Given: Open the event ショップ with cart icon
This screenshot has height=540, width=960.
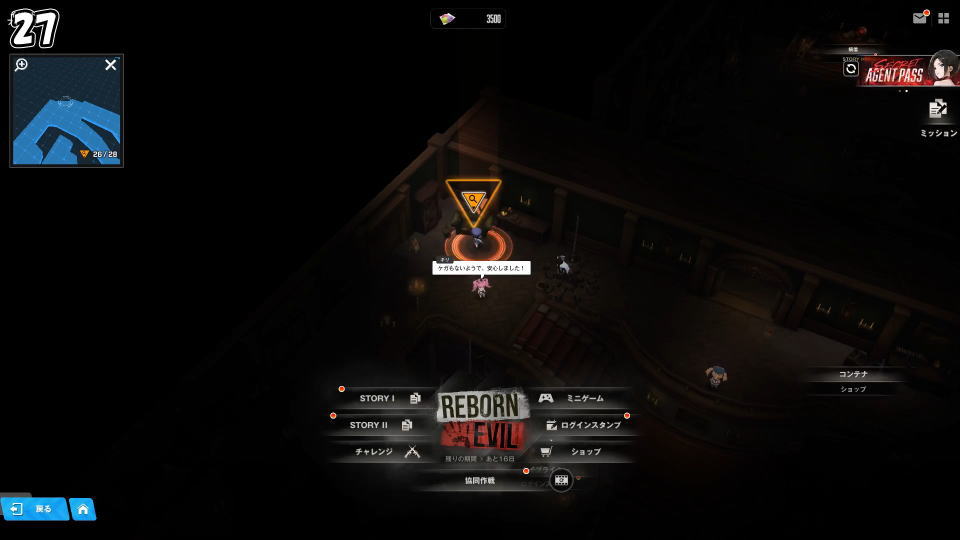Looking at the screenshot, I should (x=576, y=452).
